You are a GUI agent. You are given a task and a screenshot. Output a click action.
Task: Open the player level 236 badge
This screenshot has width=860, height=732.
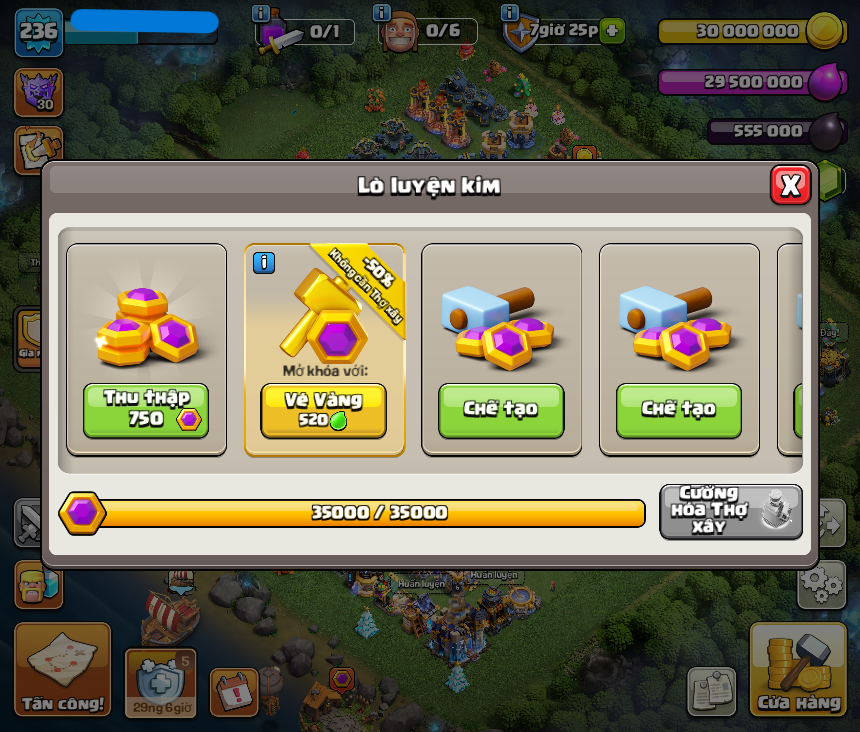coord(39,31)
